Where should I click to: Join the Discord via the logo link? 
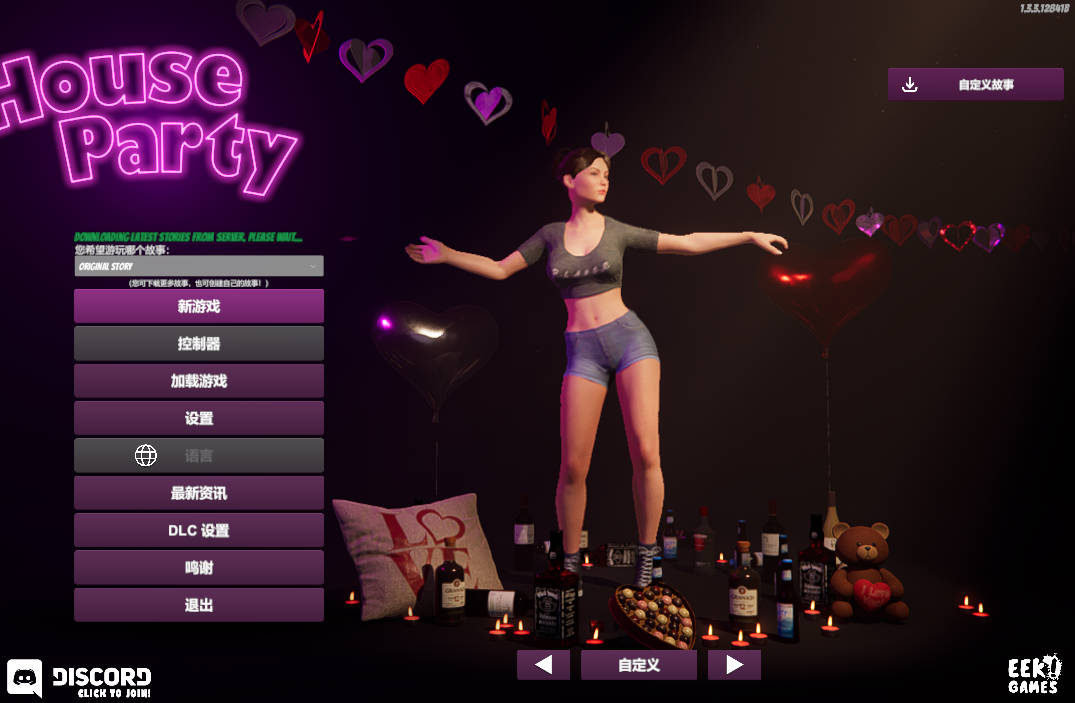[80, 678]
